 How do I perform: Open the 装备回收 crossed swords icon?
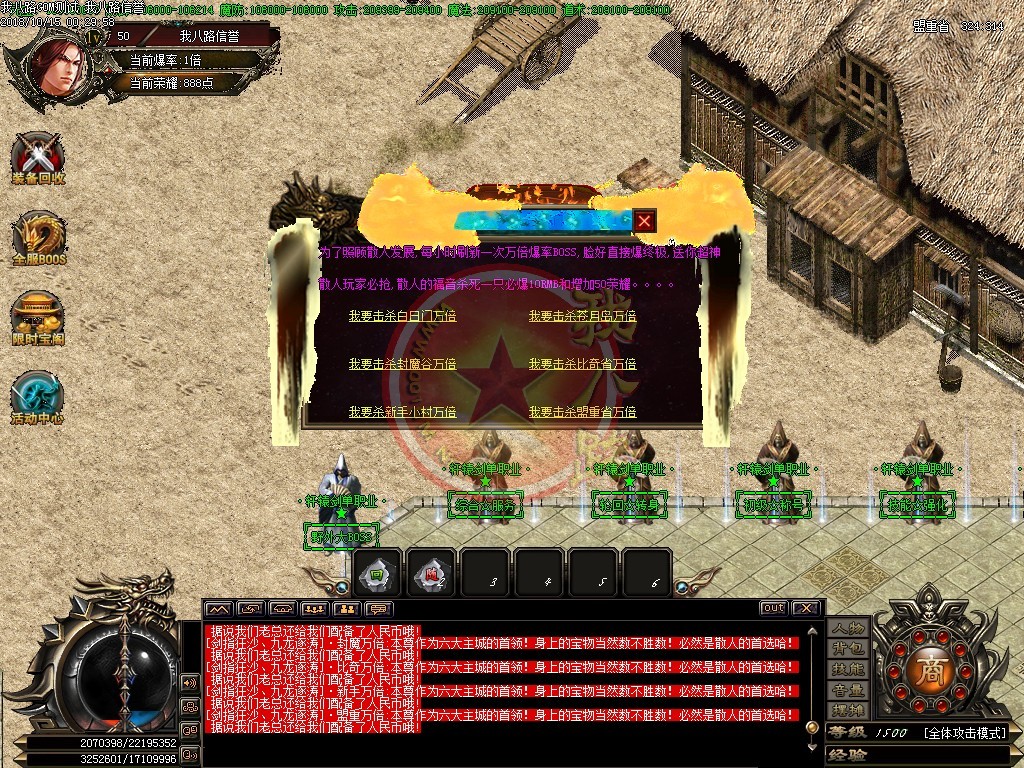pos(38,157)
